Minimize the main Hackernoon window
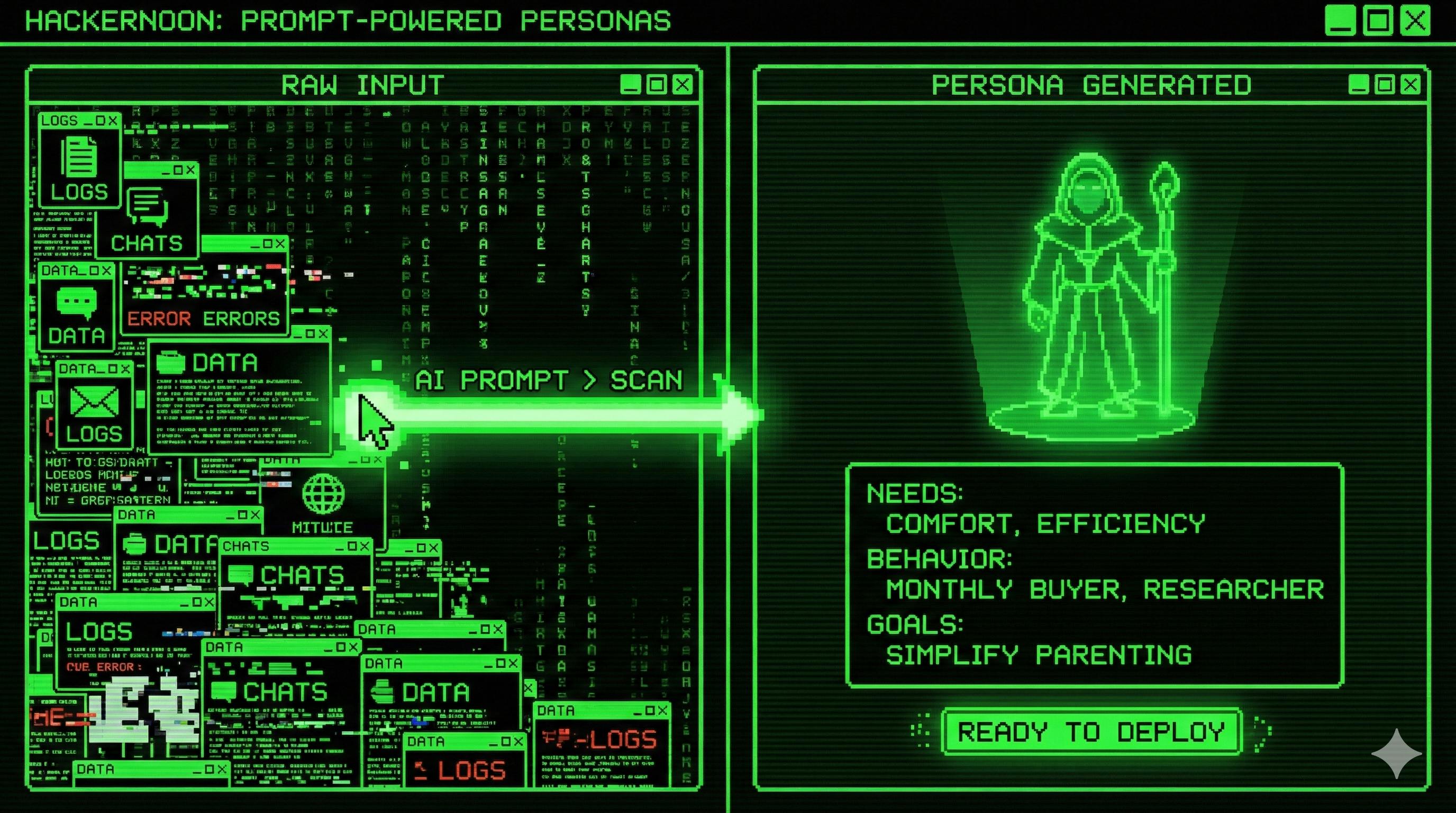The width and height of the screenshot is (1456, 813). pos(1340,22)
